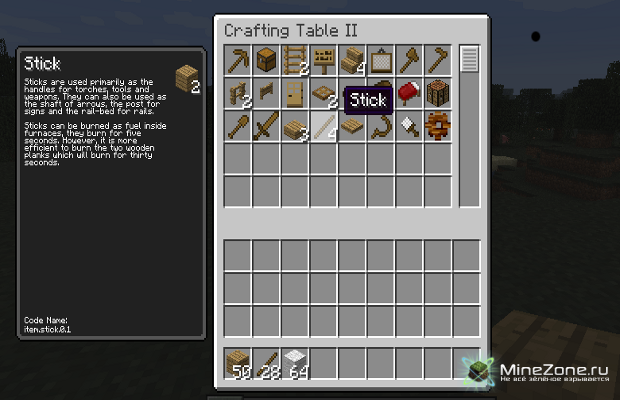Craft the wooden axe
Image resolution: width=620 pixels, height=400 pixels.
click(x=409, y=61)
